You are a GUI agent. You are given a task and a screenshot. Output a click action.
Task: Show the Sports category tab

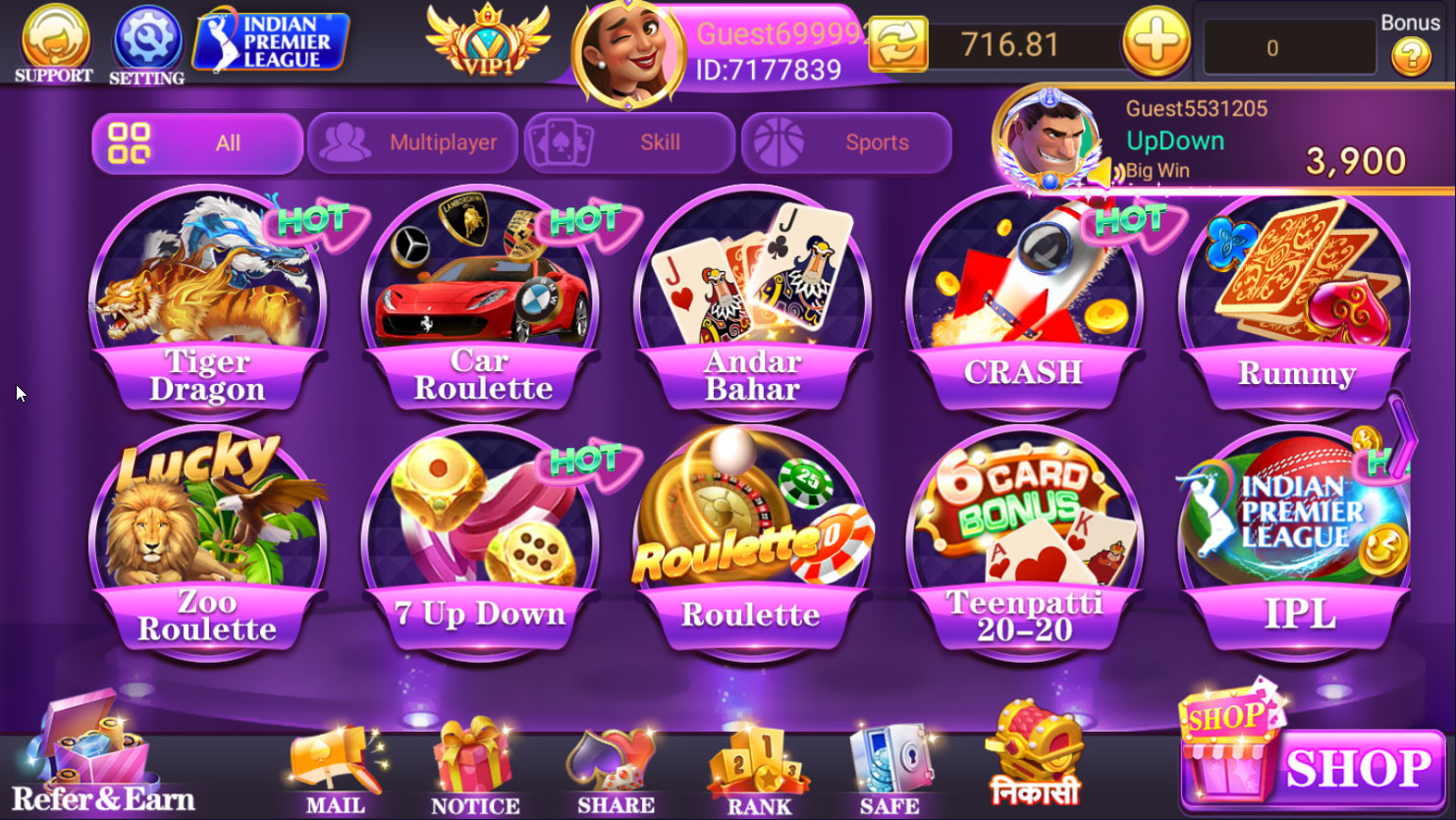click(846, 143)
